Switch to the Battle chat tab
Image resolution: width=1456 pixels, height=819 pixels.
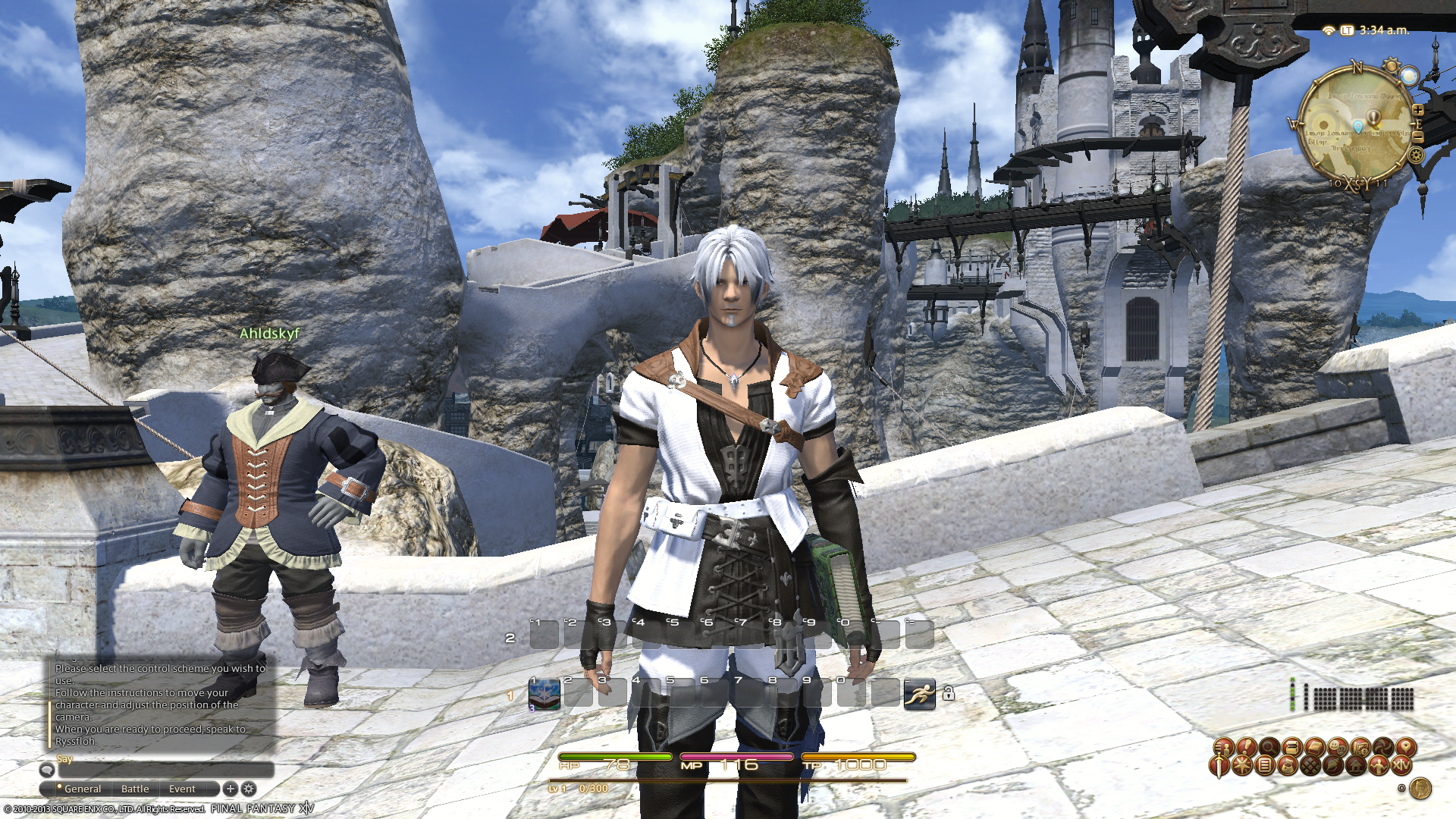135,789
